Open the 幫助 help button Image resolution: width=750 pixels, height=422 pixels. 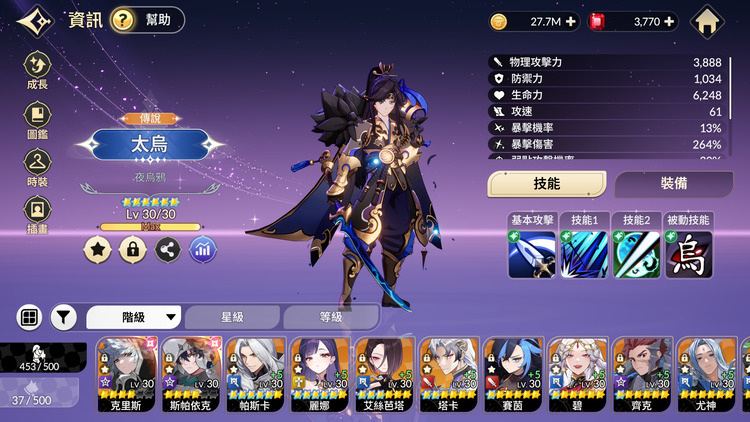147,20
